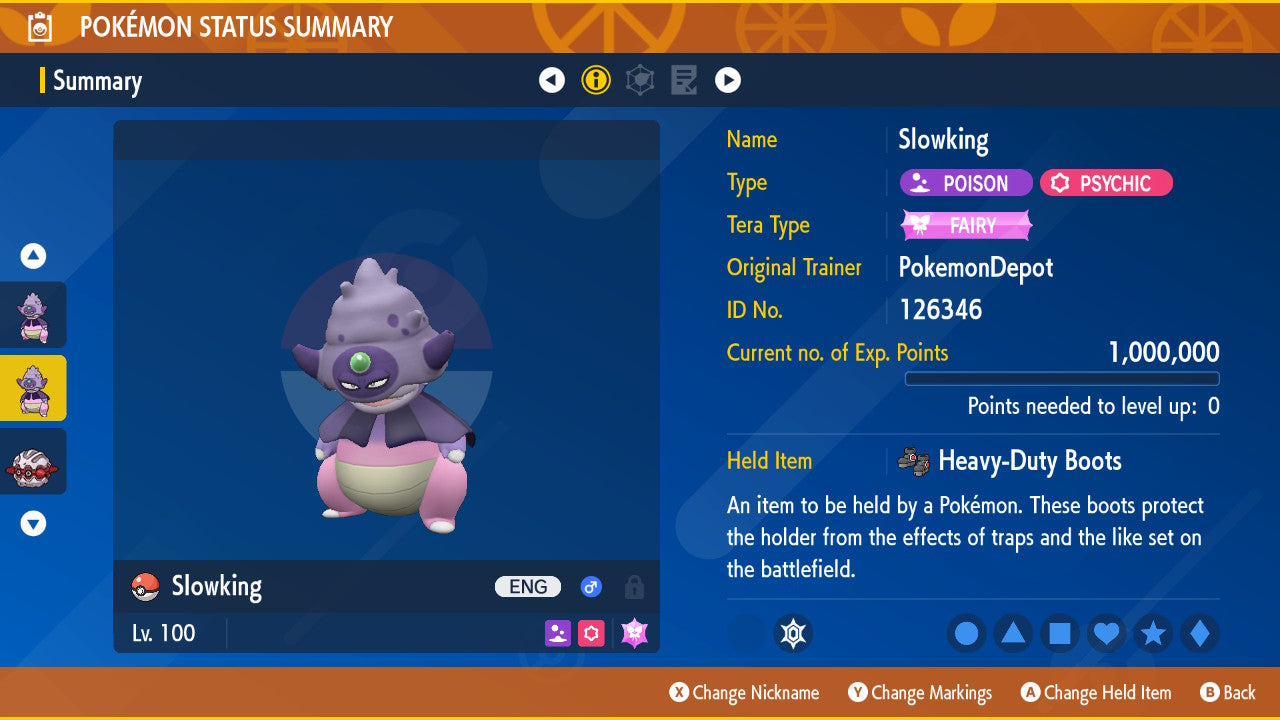
Task: Toggle the square marking
Action: [x=1060, y=633]
